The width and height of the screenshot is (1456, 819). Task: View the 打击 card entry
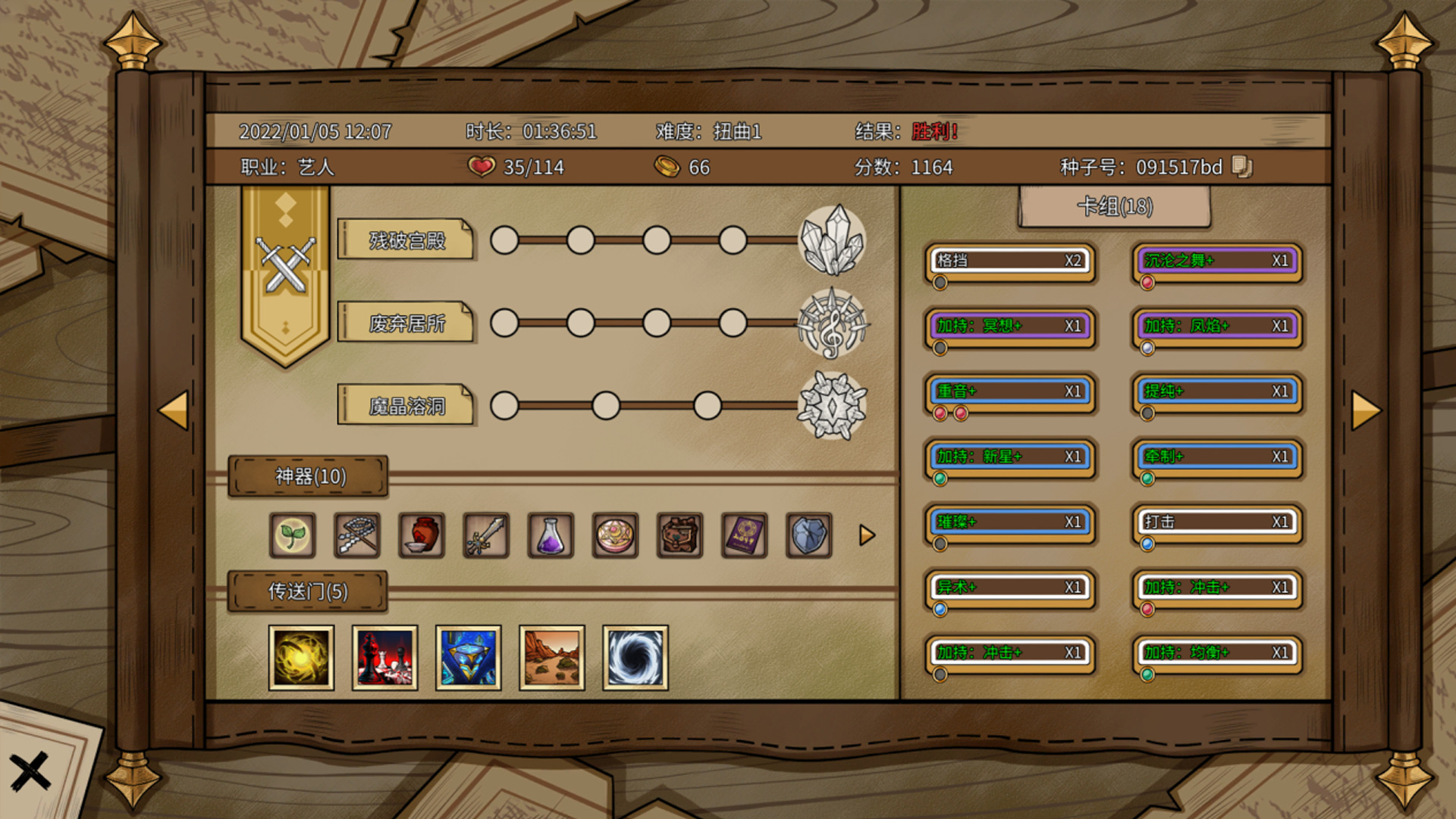click(x=1217, y=522)
